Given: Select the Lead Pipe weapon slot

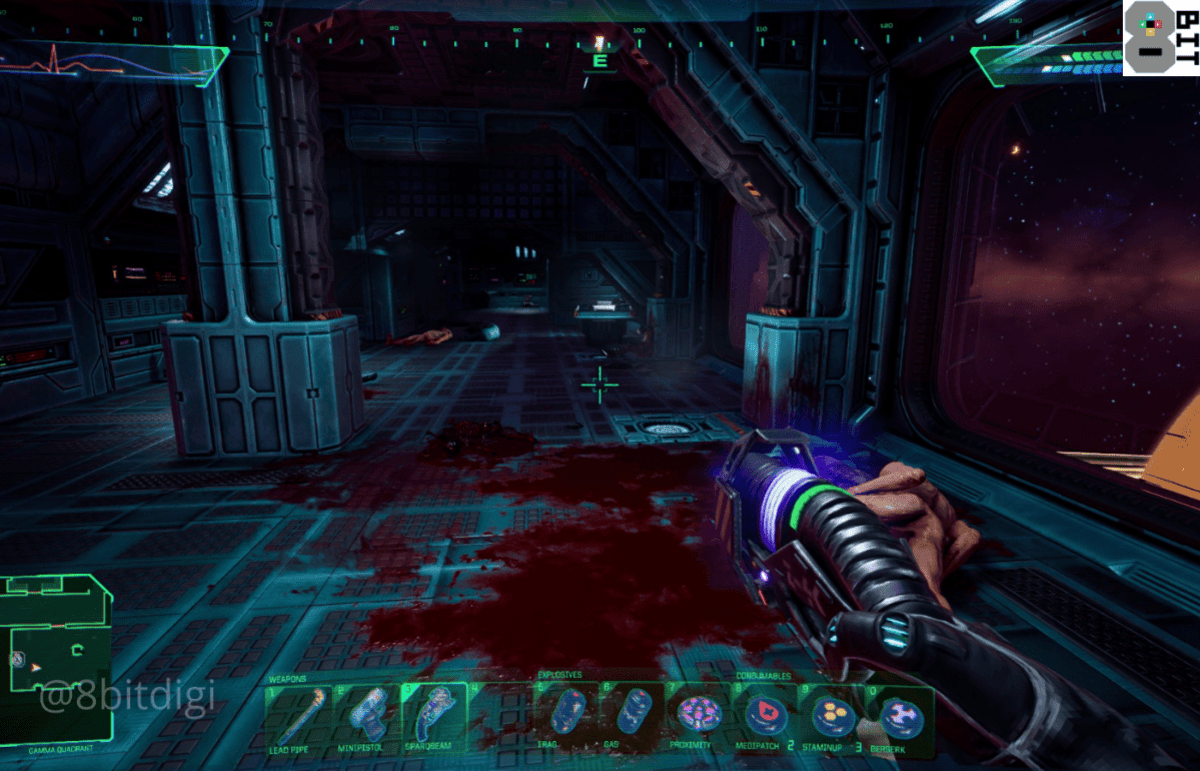Looking at the screenshot, I should tap(297, 717).
